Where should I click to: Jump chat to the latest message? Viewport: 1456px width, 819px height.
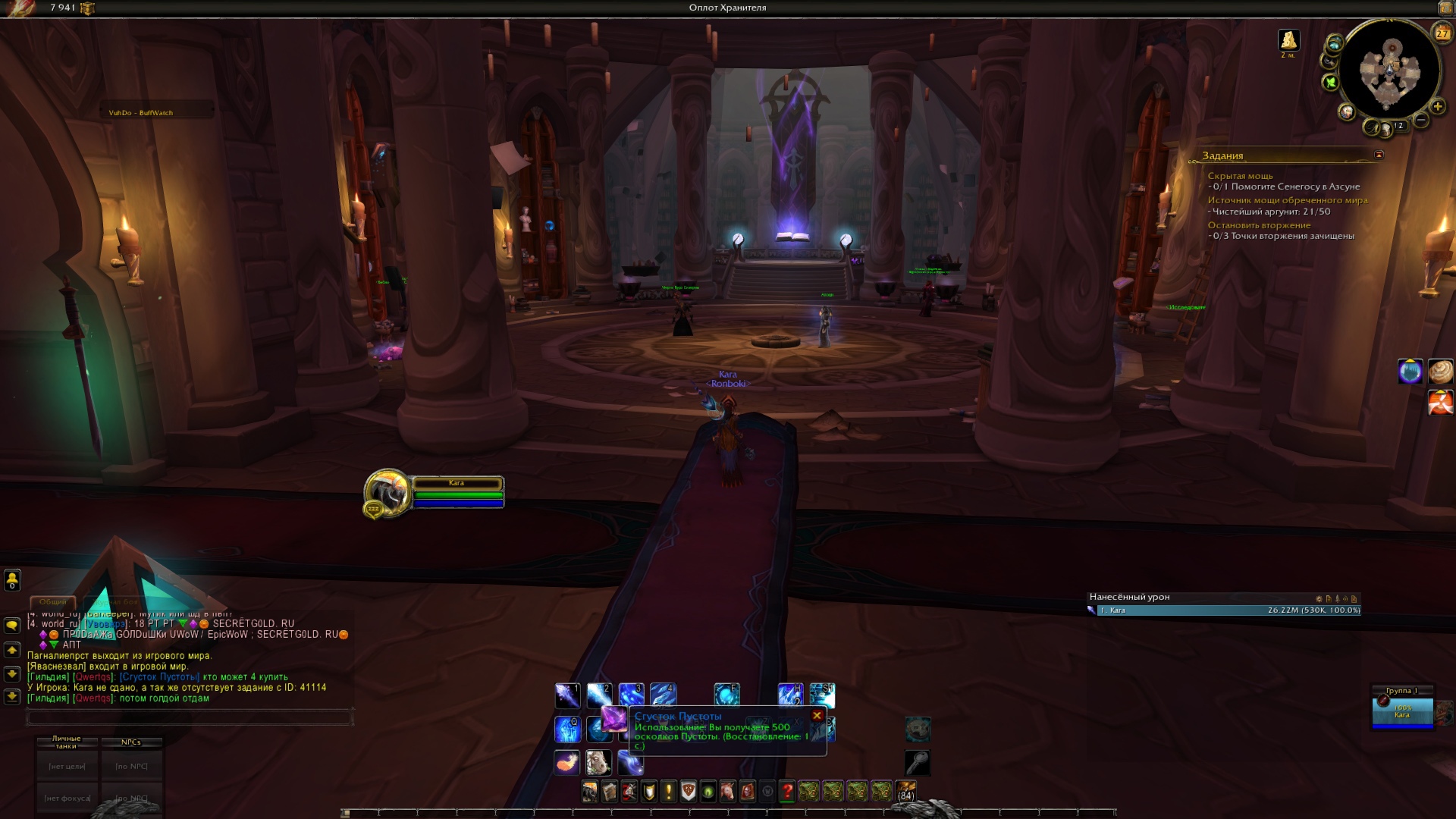click(x=12, y=696)
